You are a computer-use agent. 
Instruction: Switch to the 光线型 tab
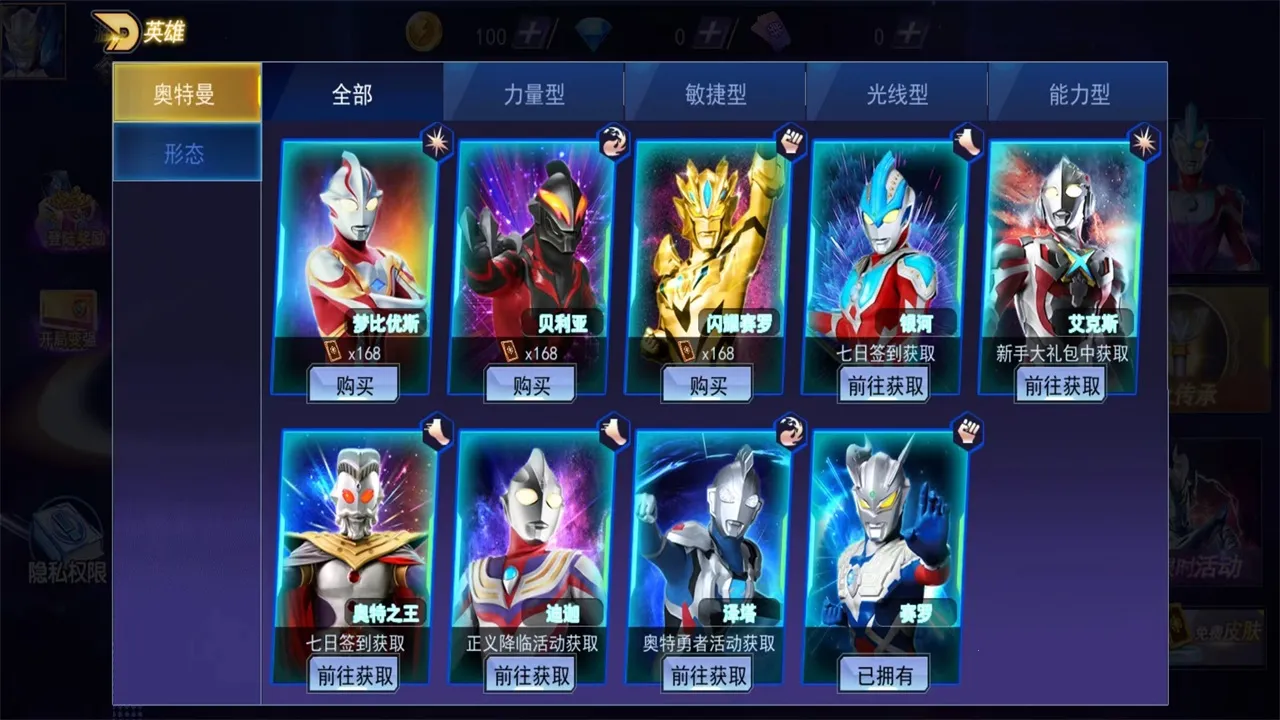pyautogui.click(x=897, y=94)
